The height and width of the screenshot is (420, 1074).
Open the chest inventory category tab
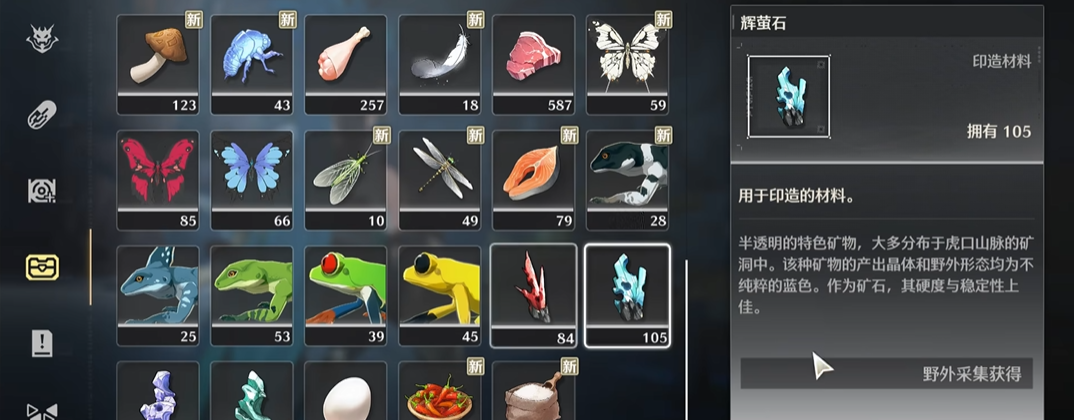[x=42, y=267]
